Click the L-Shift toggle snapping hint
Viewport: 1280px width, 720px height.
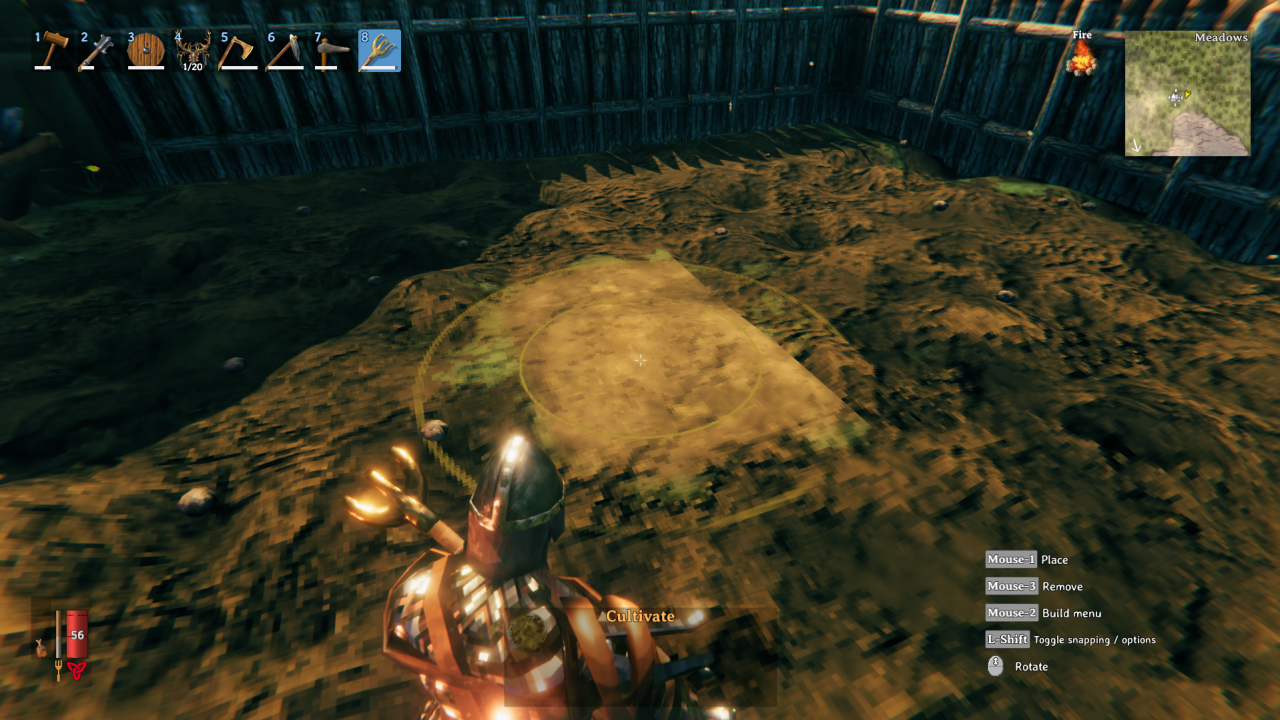[x=1006, y=639]
